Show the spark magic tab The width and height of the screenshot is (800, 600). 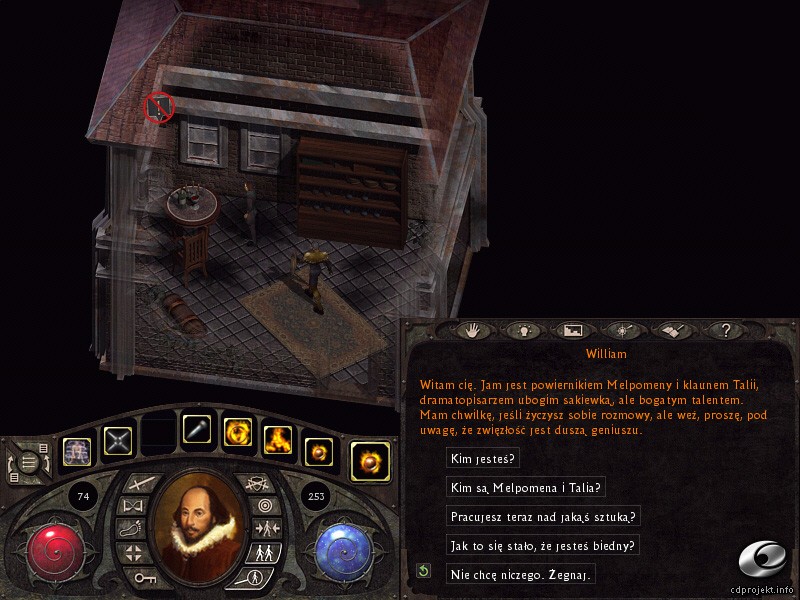(x=623, y=329)
